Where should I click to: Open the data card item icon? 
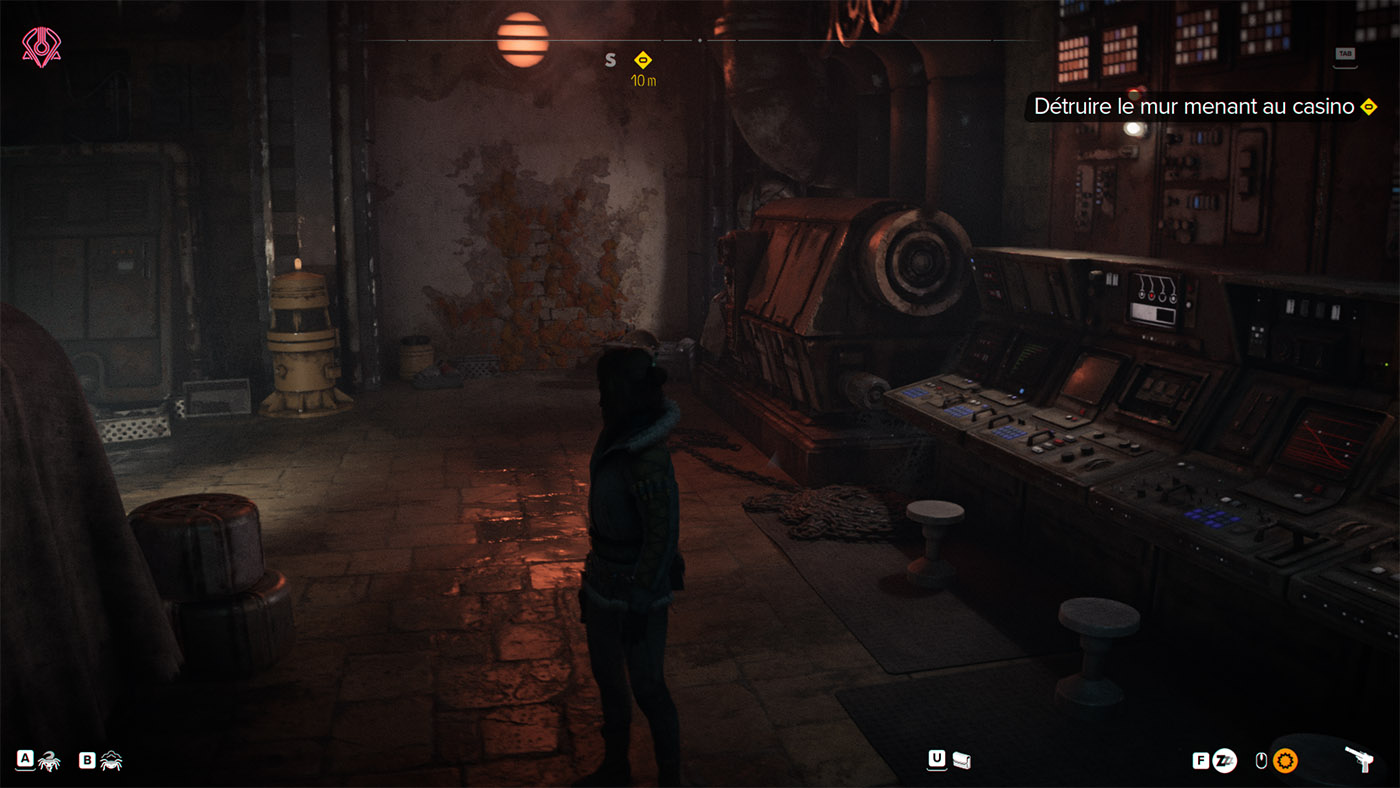(961, 760)
